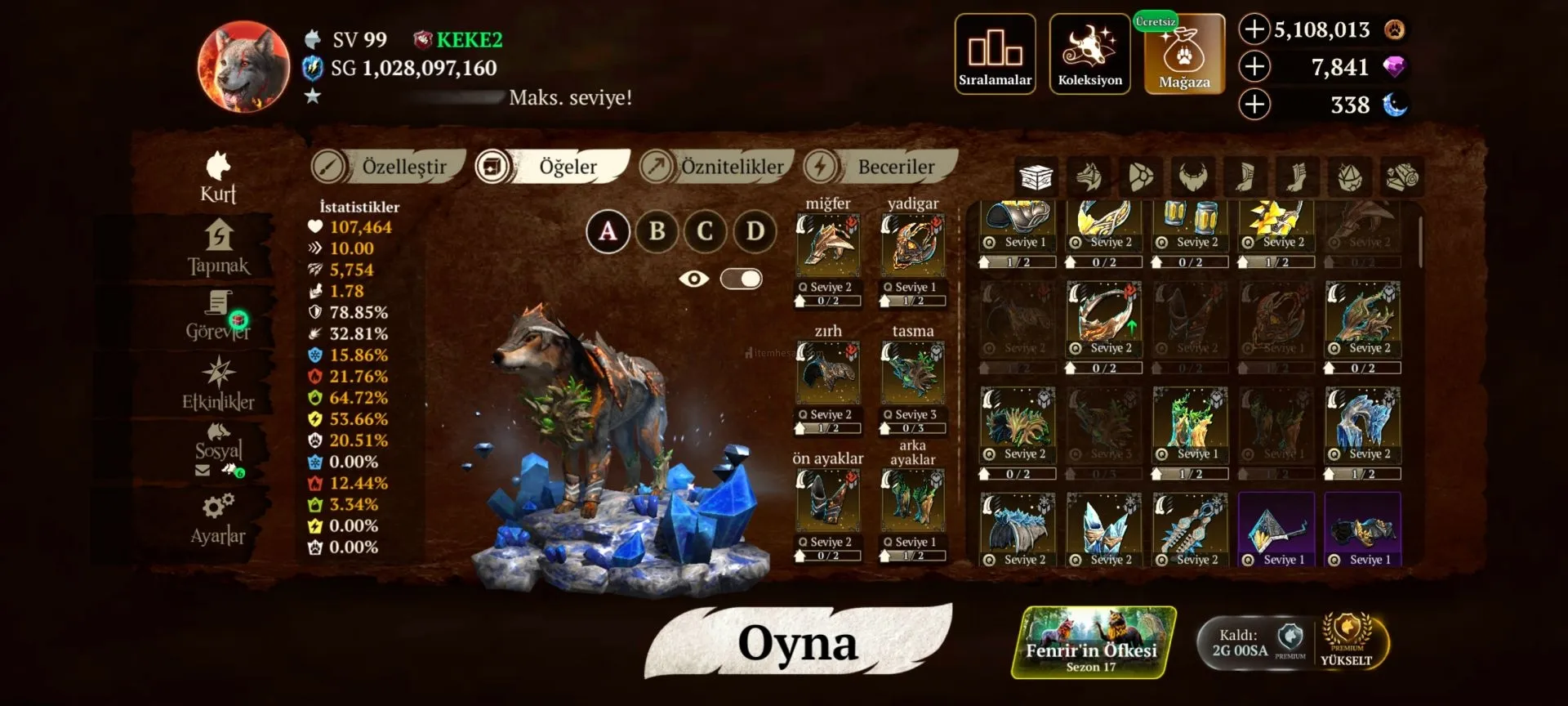Choose loadout D
The height and width of the screenshot is (706, 1568).
(x=755, y=231)
